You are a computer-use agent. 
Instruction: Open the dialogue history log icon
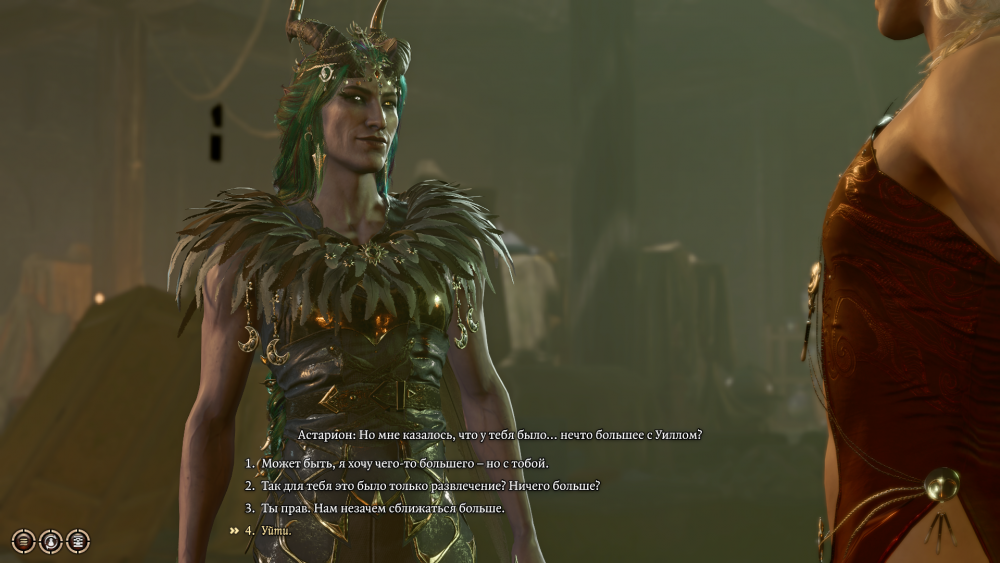(23, 541)
